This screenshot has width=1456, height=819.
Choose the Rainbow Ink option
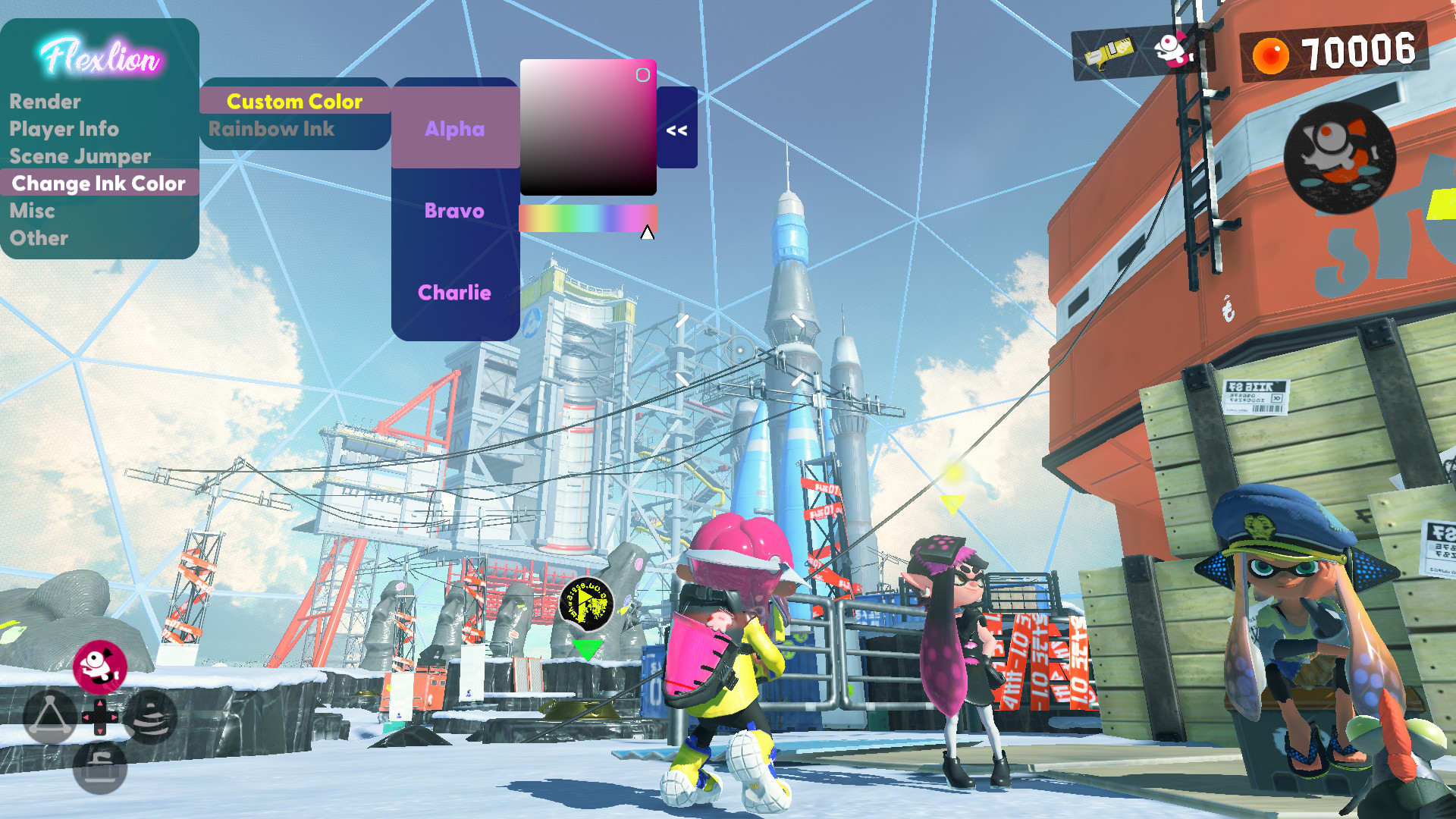point(271,129)
